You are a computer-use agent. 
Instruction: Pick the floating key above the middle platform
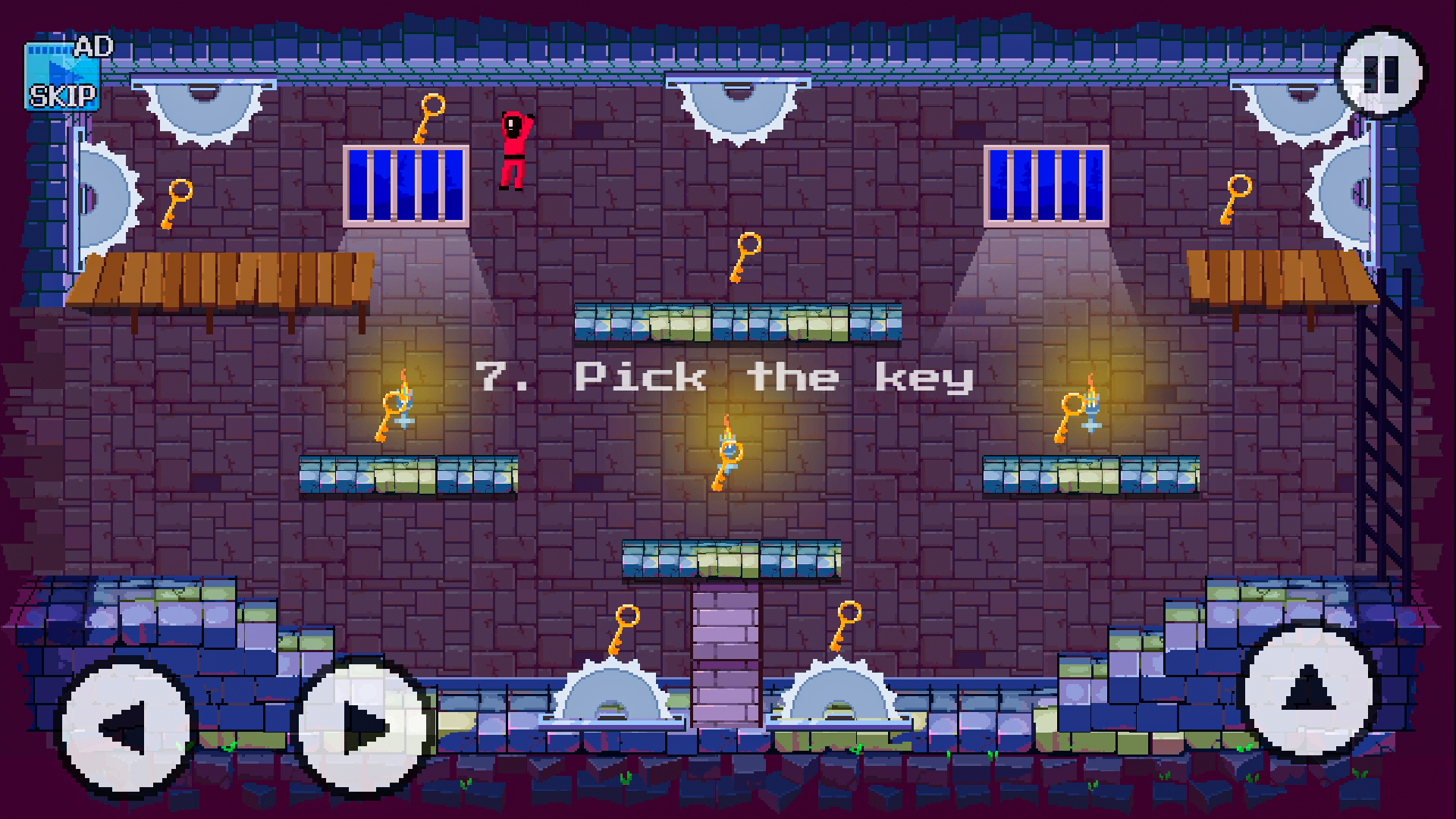(743, 259)
